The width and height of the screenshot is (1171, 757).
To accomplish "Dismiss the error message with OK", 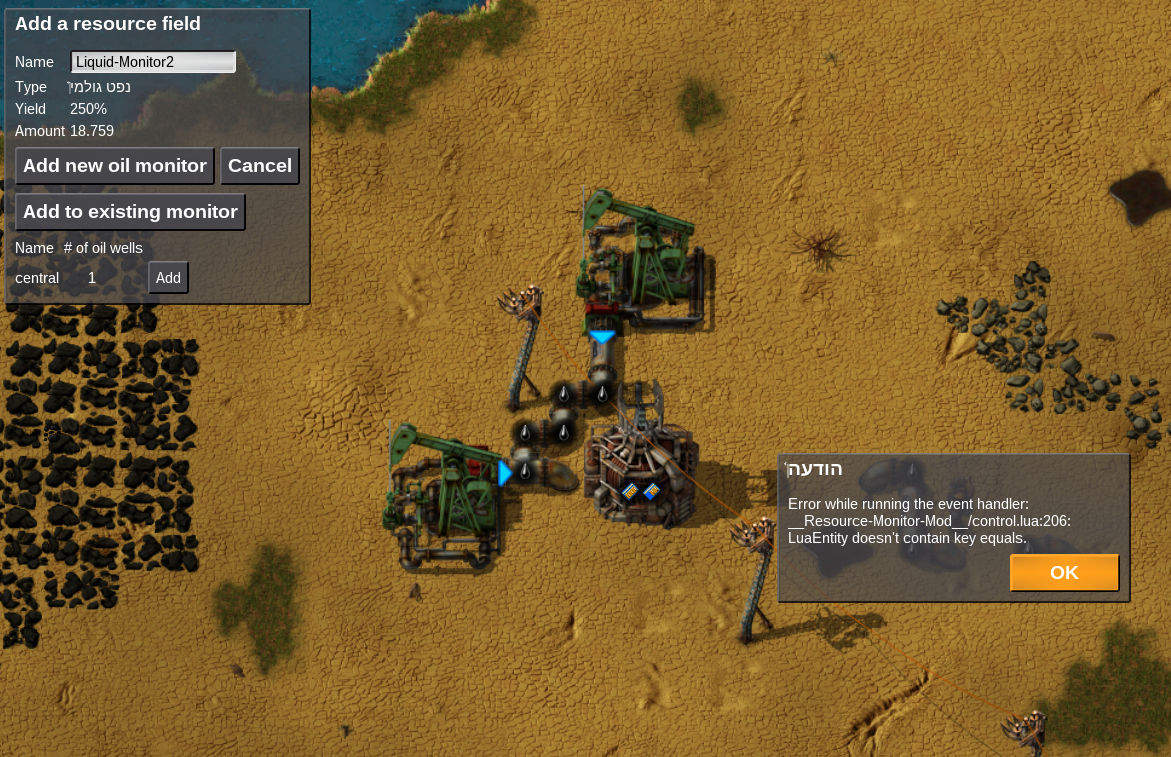I will pos(1064,573).
